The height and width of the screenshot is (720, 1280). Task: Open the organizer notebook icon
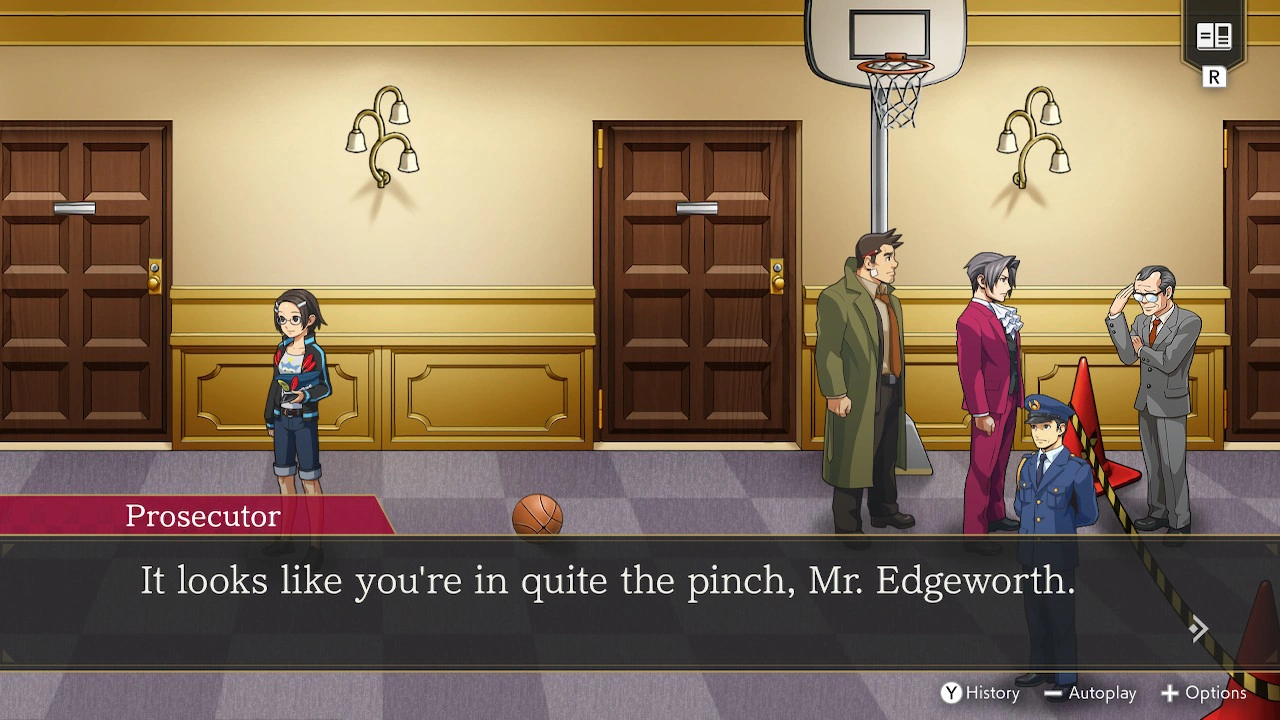(1213, 38)
